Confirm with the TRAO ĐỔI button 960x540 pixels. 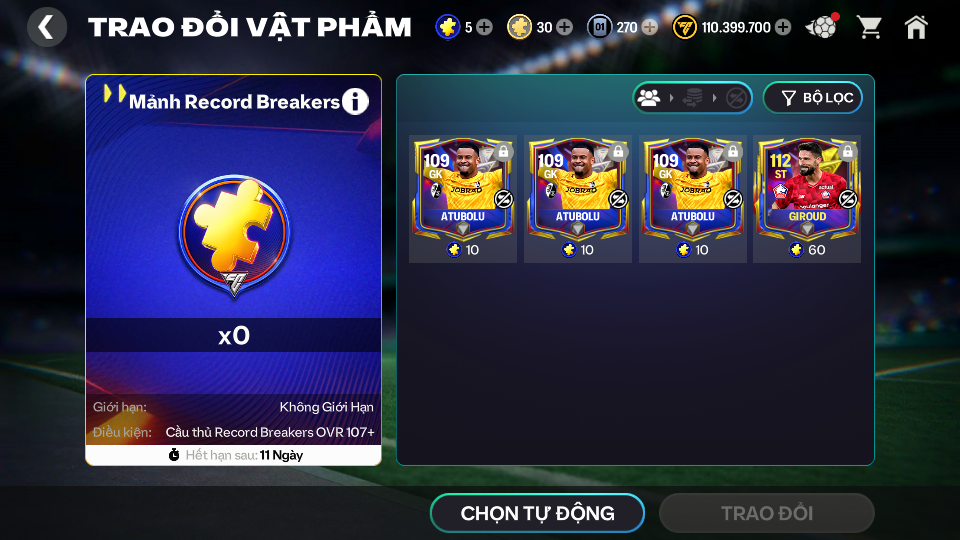click(766, 513)
